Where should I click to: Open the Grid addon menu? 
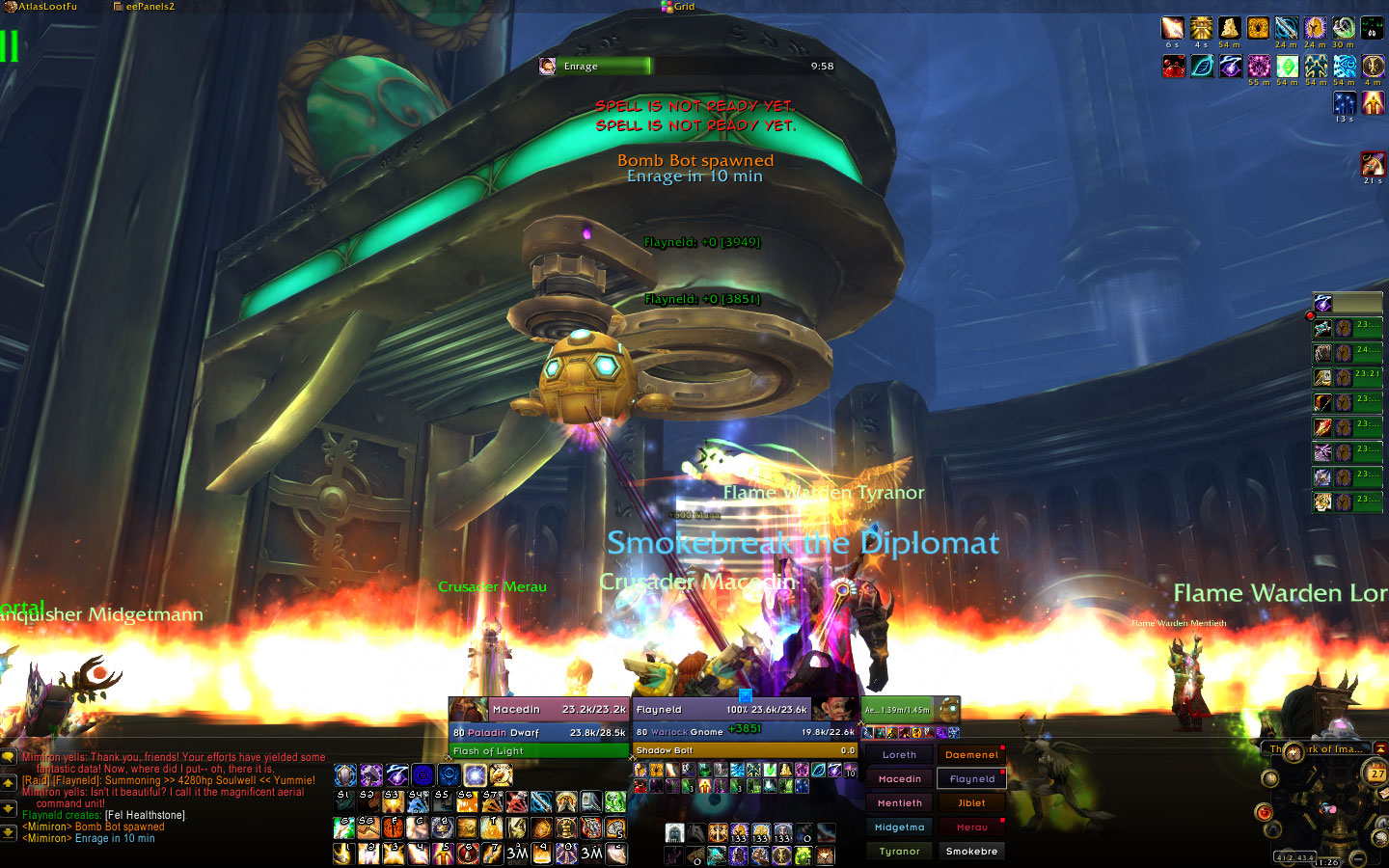[x=678, y=7]
